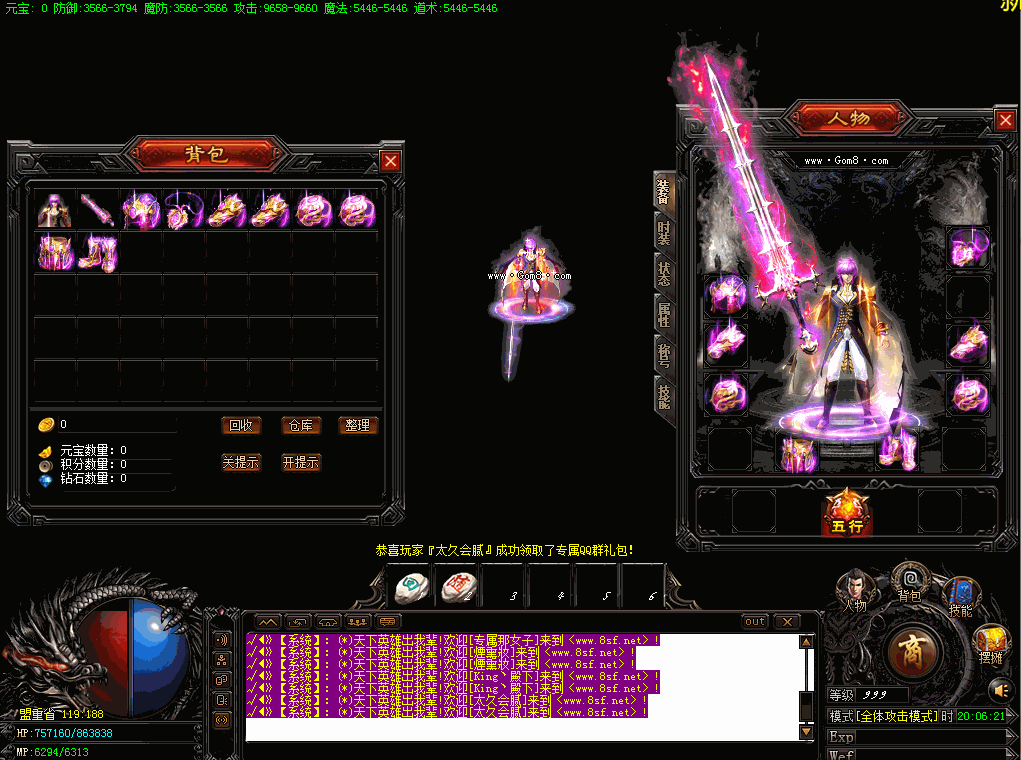
Task: Click the 回收 recycle button
Action: coord(241,425)
